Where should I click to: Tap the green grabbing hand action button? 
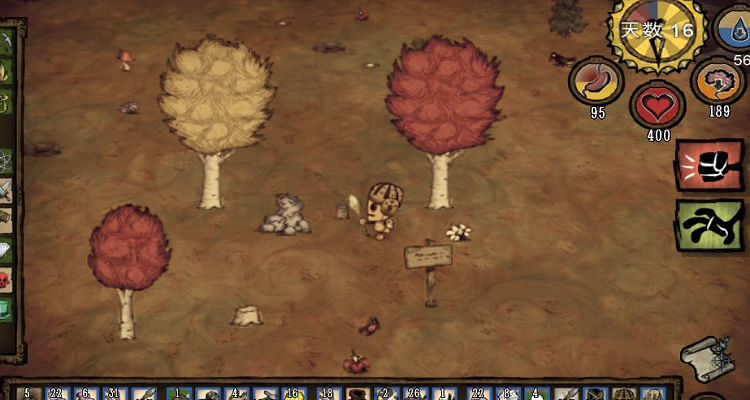click(x=709, y=226)
